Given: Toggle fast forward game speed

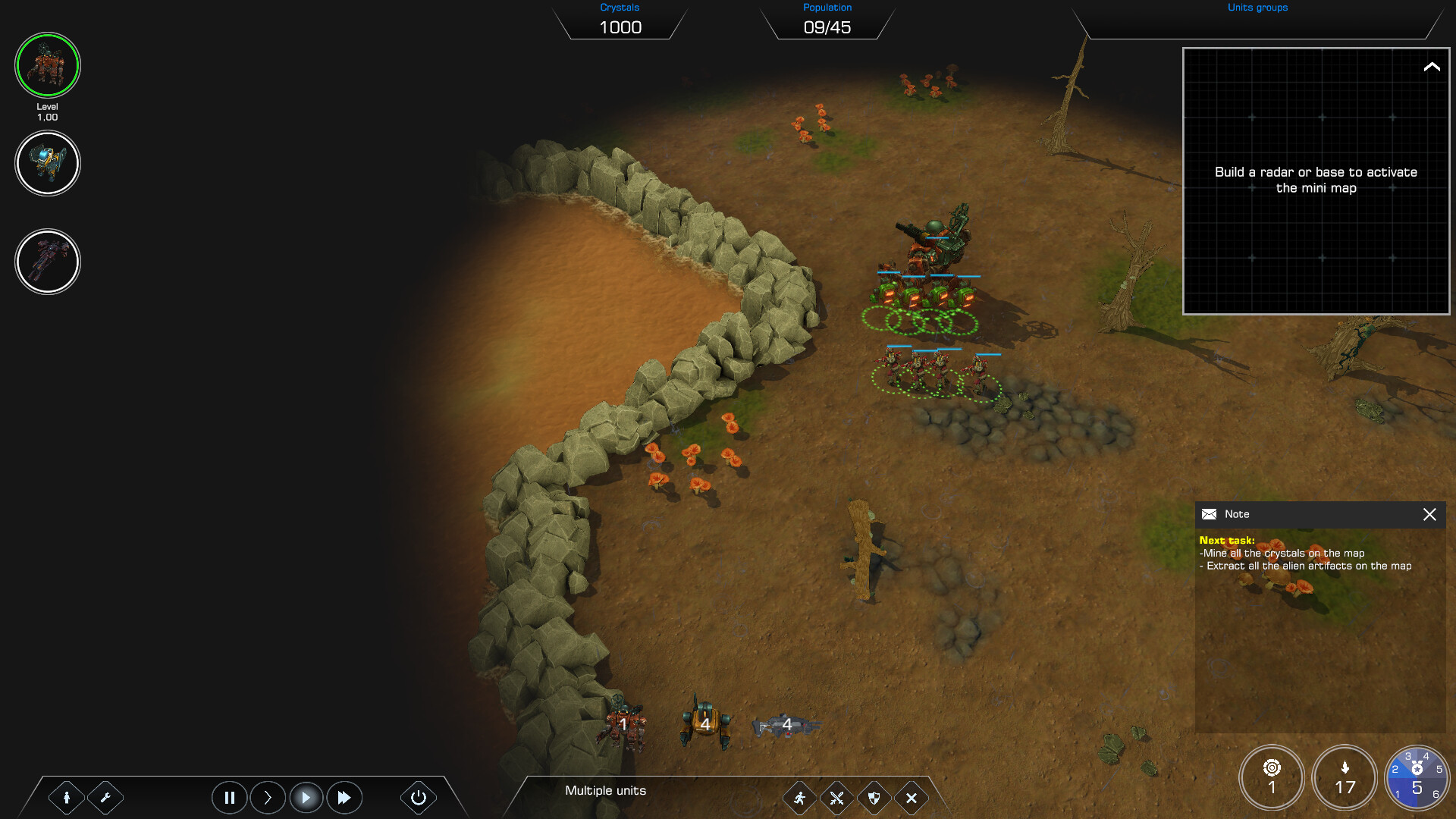Looking at the screenshot, I should point(344,797).
